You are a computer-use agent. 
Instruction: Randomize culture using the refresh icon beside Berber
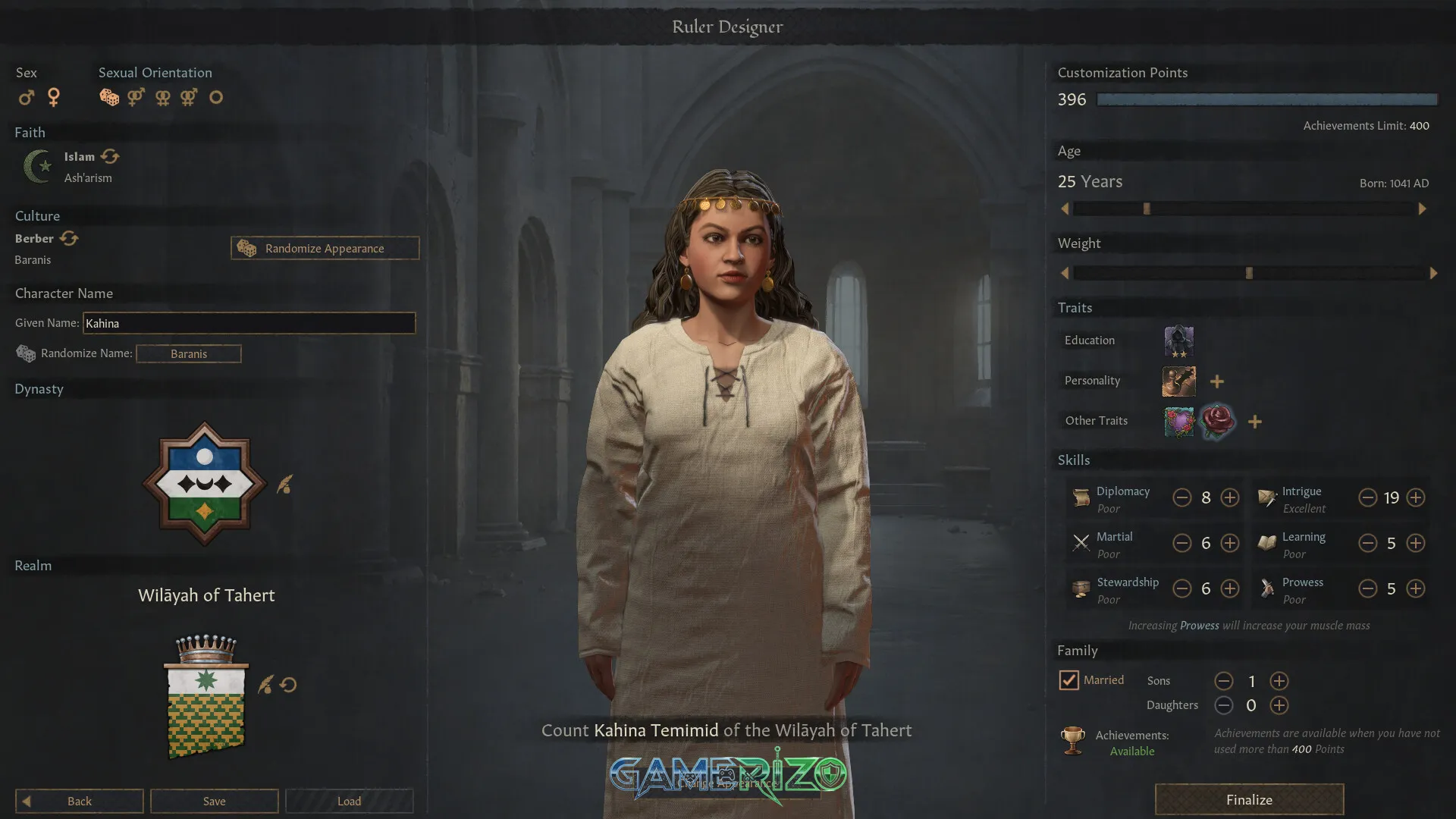[x=69, y=237]
